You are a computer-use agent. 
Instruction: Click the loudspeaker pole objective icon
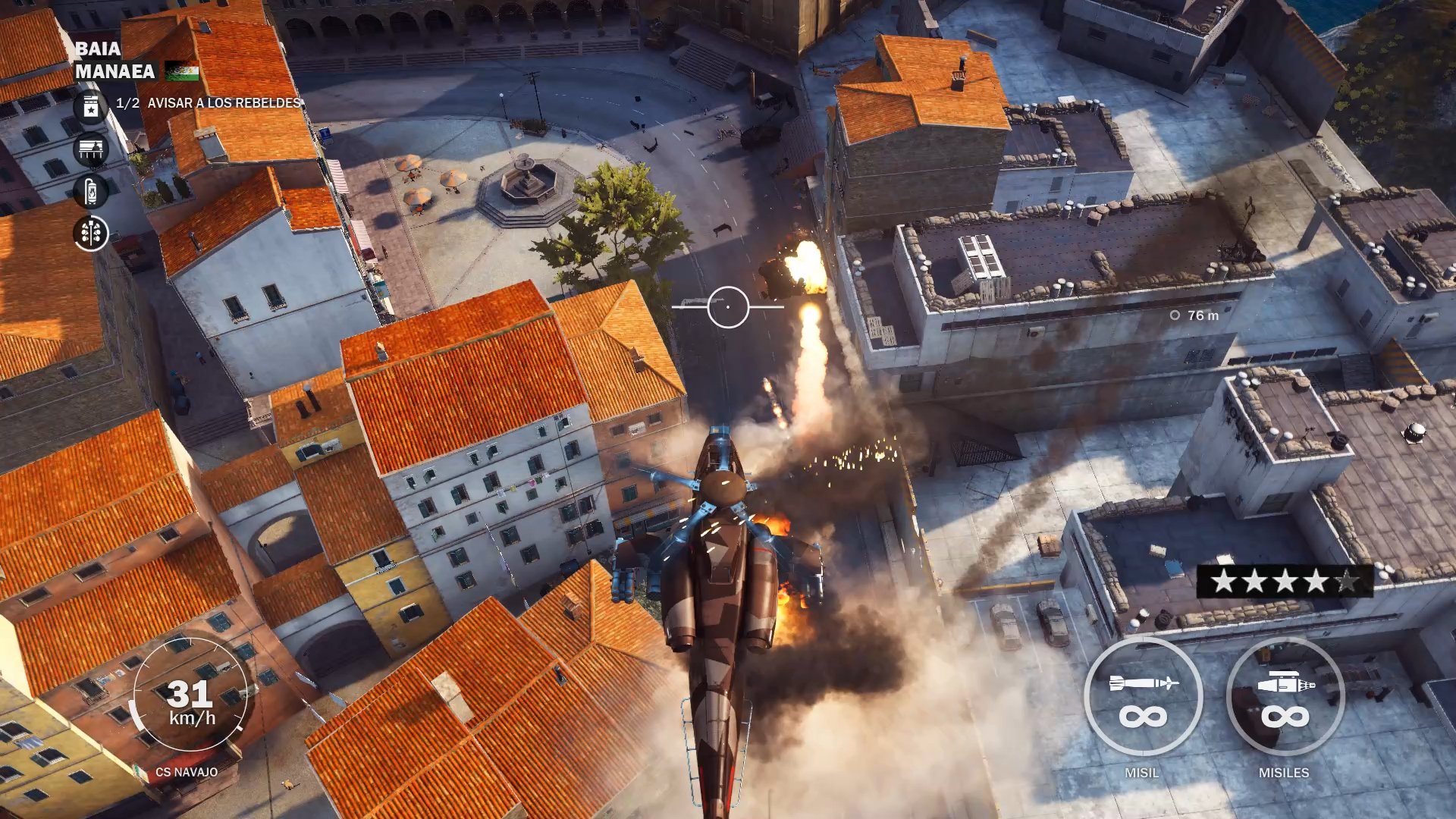click(x=91, y=234)
